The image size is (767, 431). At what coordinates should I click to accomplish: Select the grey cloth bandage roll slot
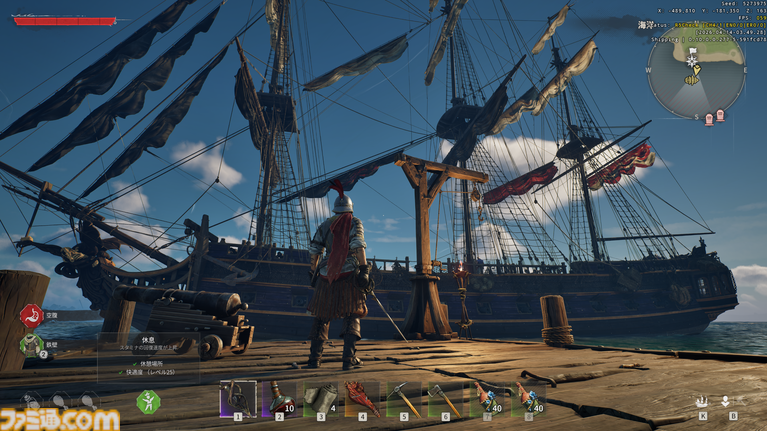321,398
